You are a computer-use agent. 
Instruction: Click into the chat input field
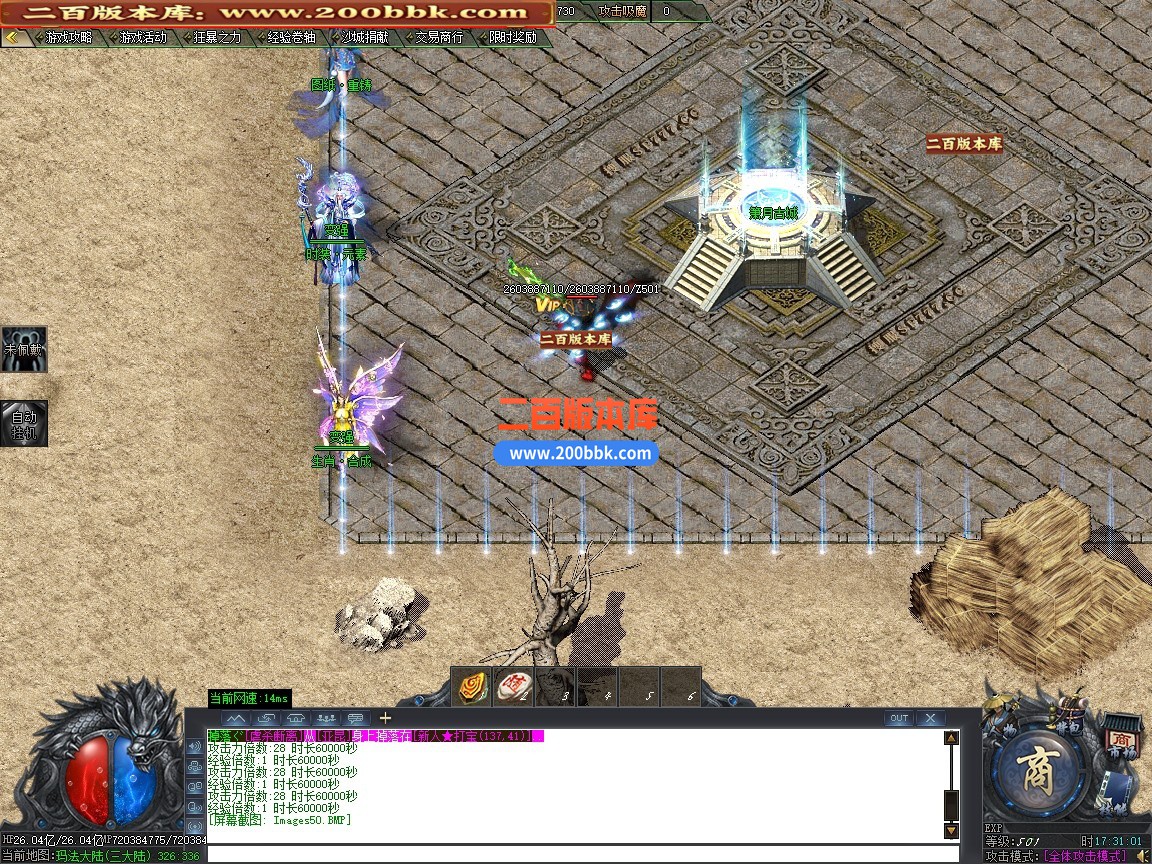point(580,854)
